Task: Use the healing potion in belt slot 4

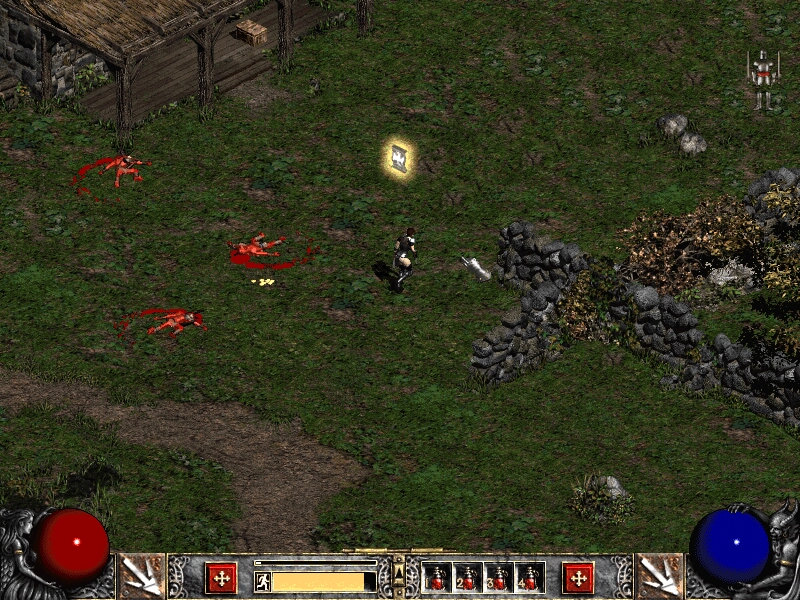Action: pyautogui.click(x=529, y=577)
